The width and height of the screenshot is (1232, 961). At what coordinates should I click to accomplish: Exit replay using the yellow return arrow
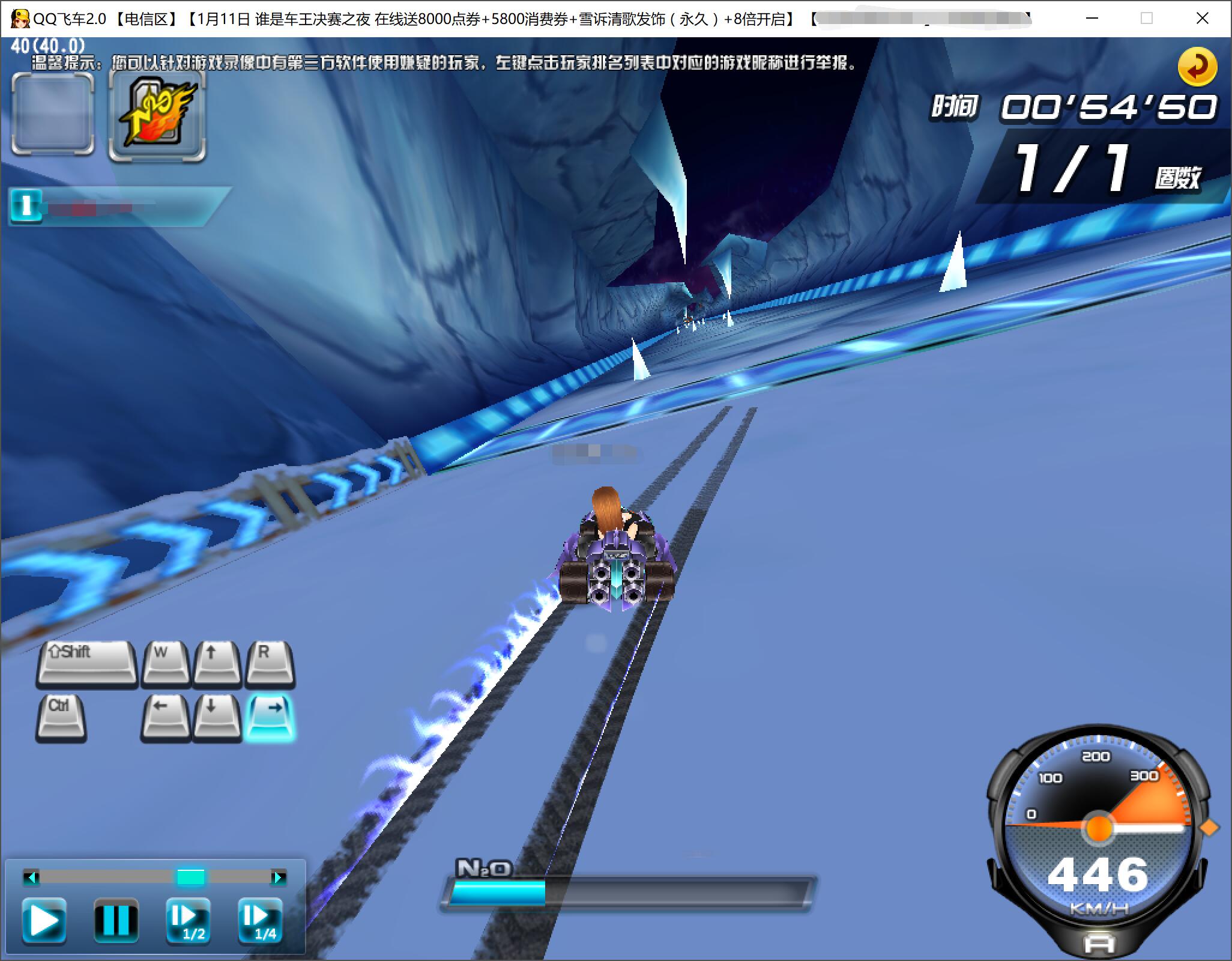pos(1197,67)
